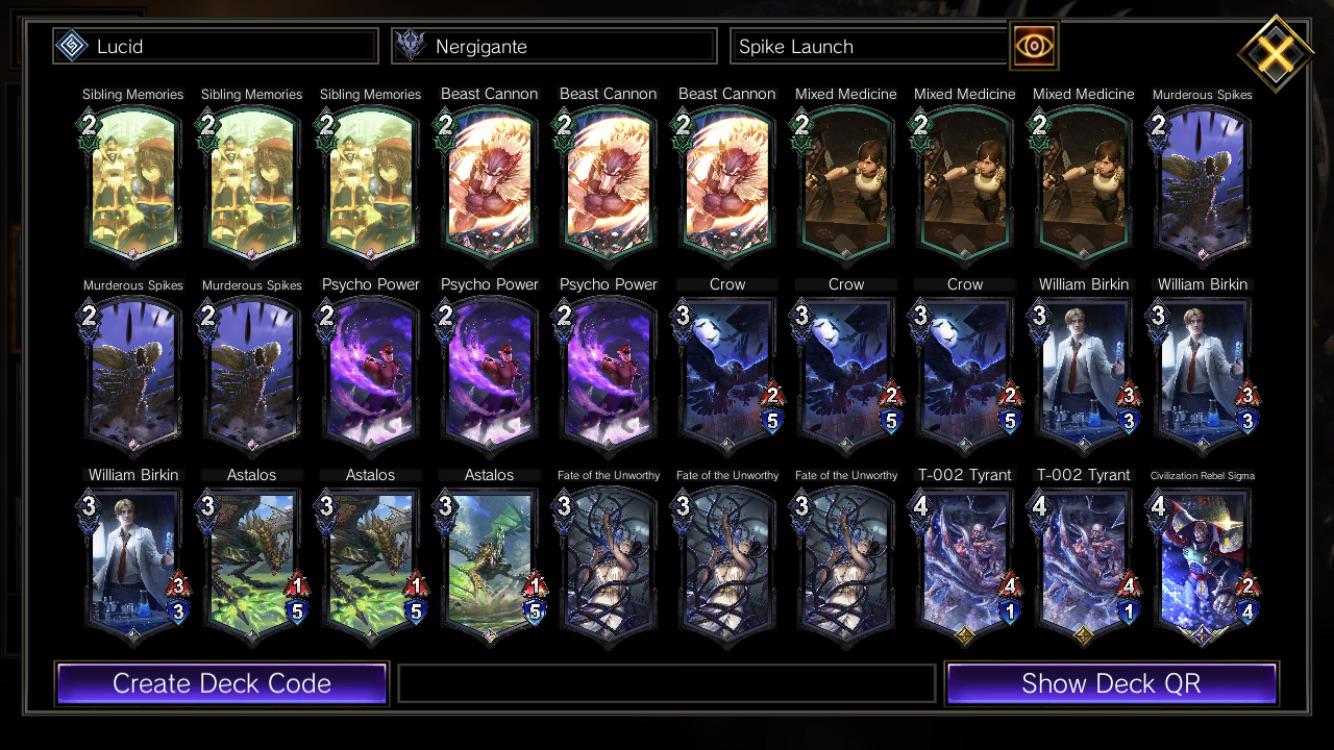Image resolution: width=1334 pixels, height=750 pixels.
Task: Toggle the deck preview eye icon
Action: [1036, 44]
